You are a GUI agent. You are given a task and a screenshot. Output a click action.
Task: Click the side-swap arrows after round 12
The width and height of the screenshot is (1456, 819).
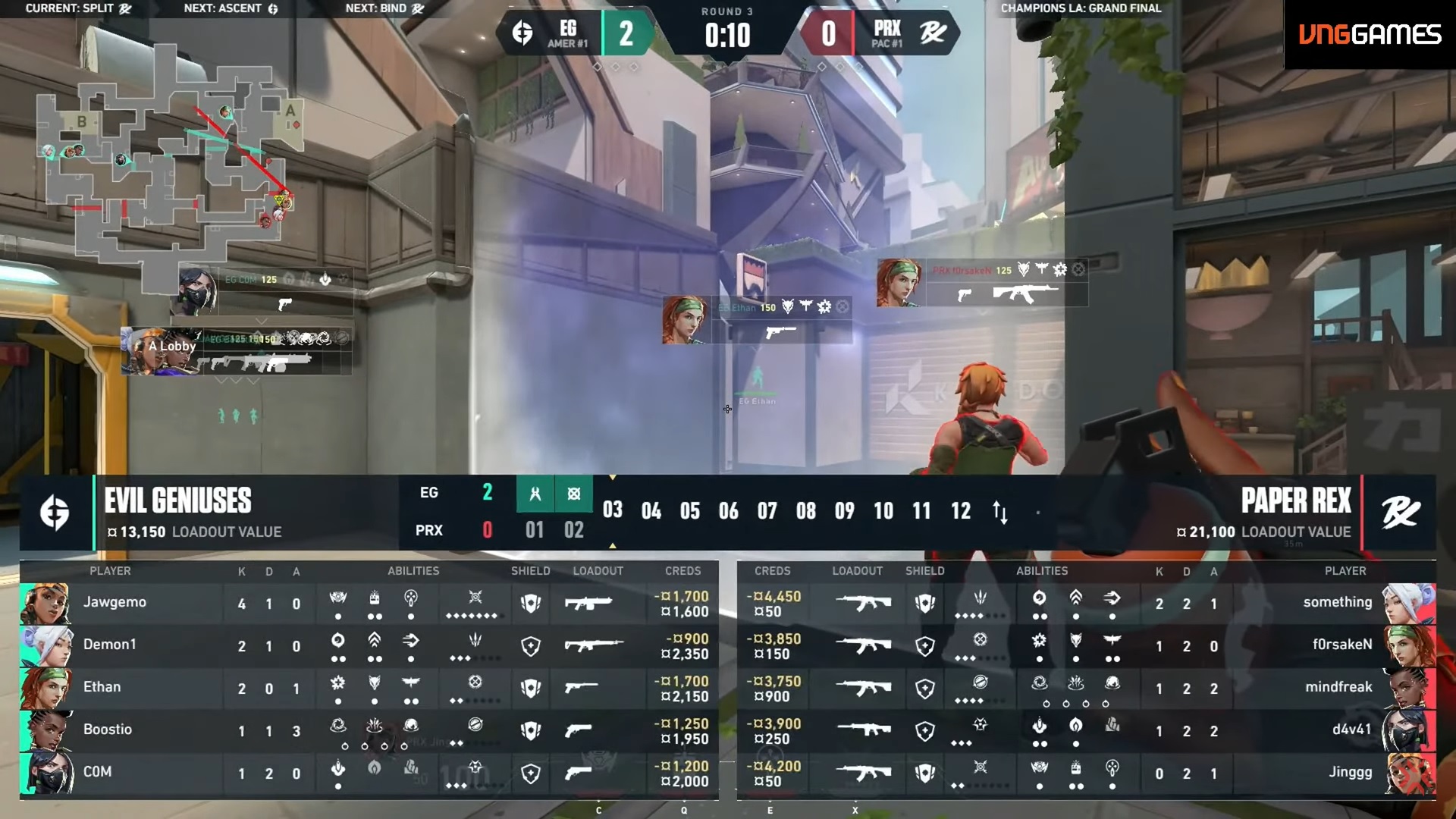pyautogui.click(x=1000, y=513)
